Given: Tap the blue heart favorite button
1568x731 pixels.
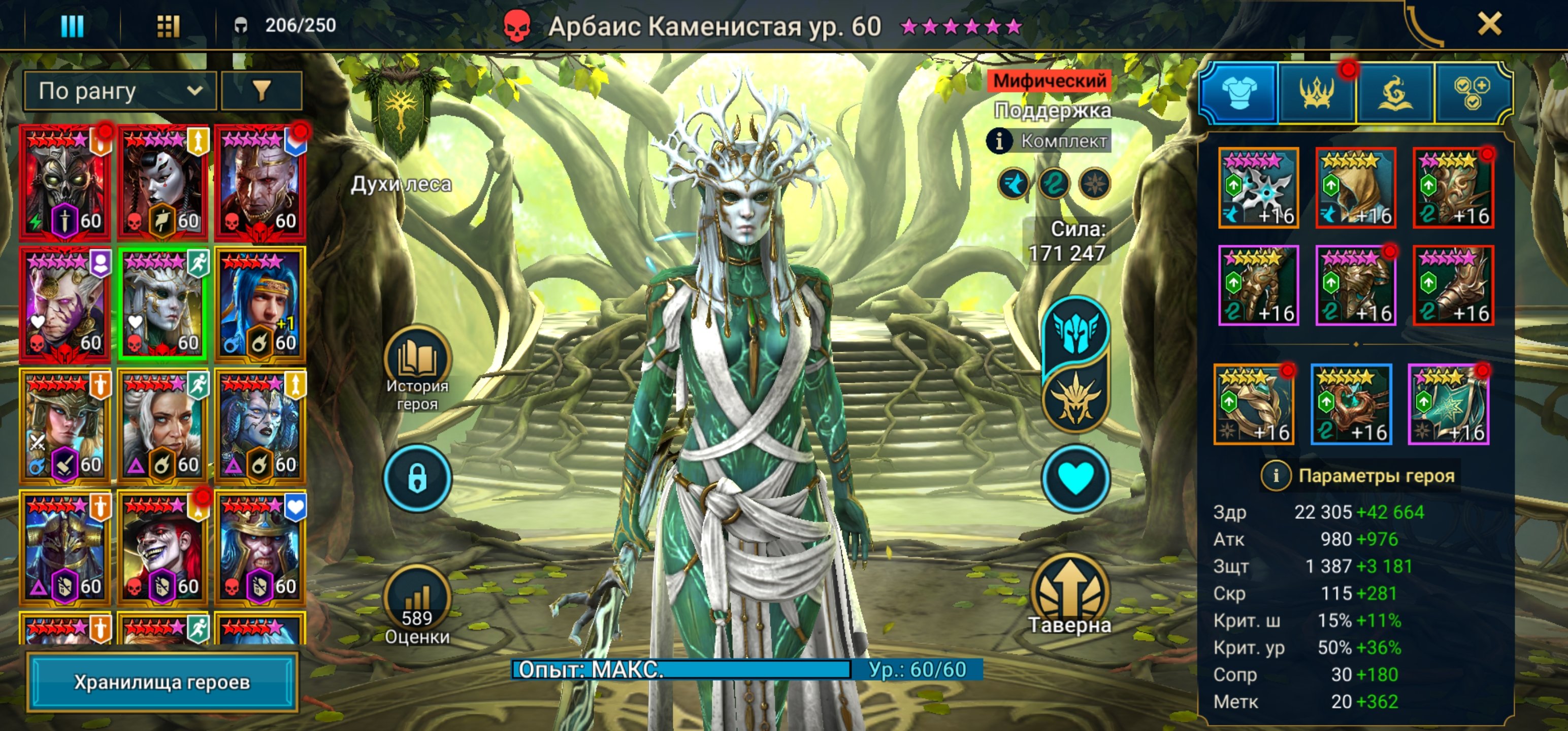Looking at the screenshot, I should tap(1075, 478).
